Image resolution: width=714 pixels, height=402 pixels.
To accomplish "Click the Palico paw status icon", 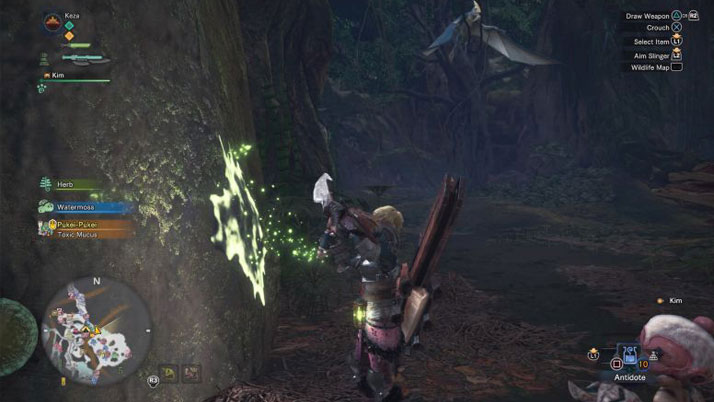I will (43, 89).
